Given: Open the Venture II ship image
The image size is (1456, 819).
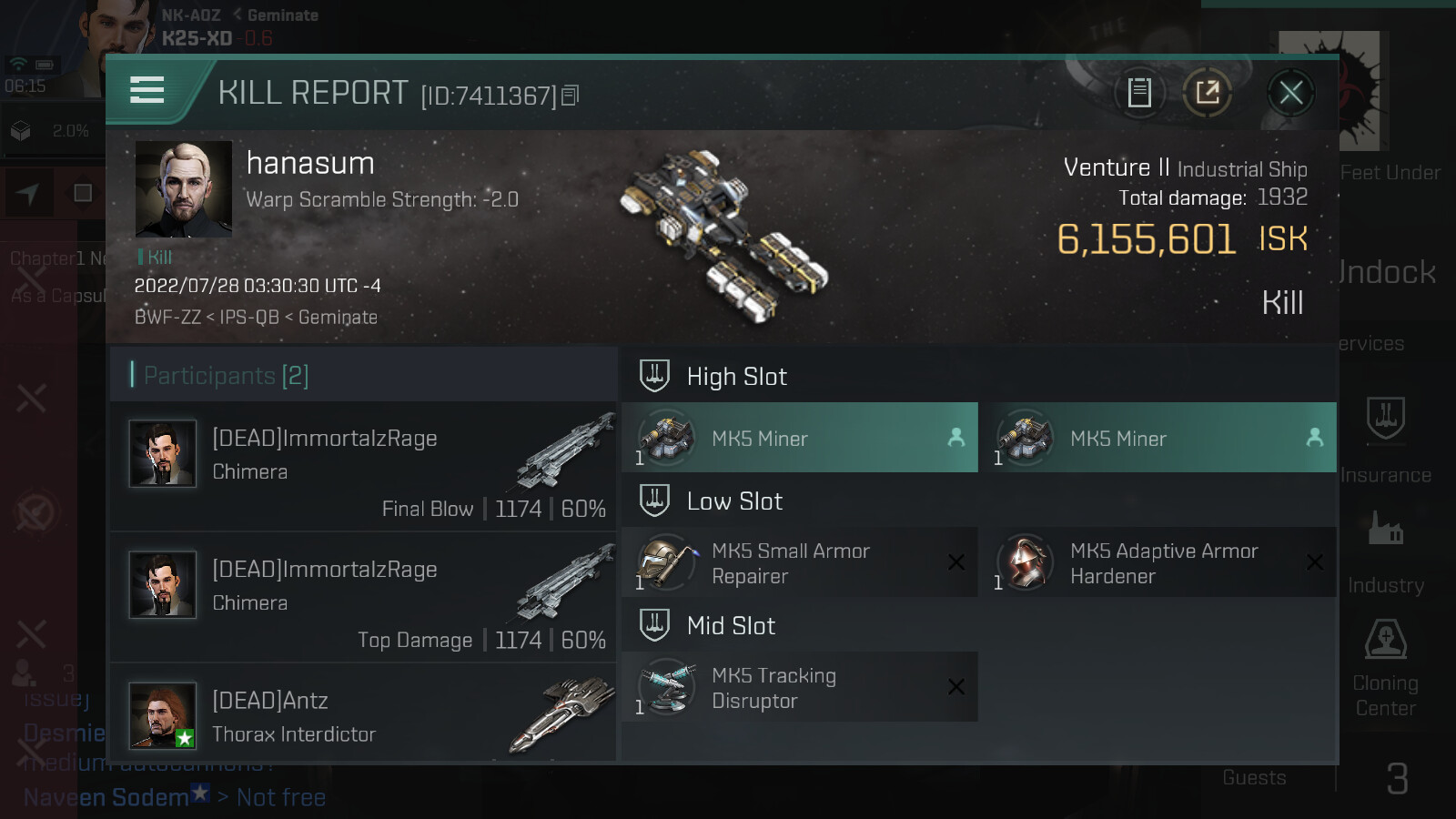Looking at the screenshot, I should pyautogui.click(x=723, y=237).
